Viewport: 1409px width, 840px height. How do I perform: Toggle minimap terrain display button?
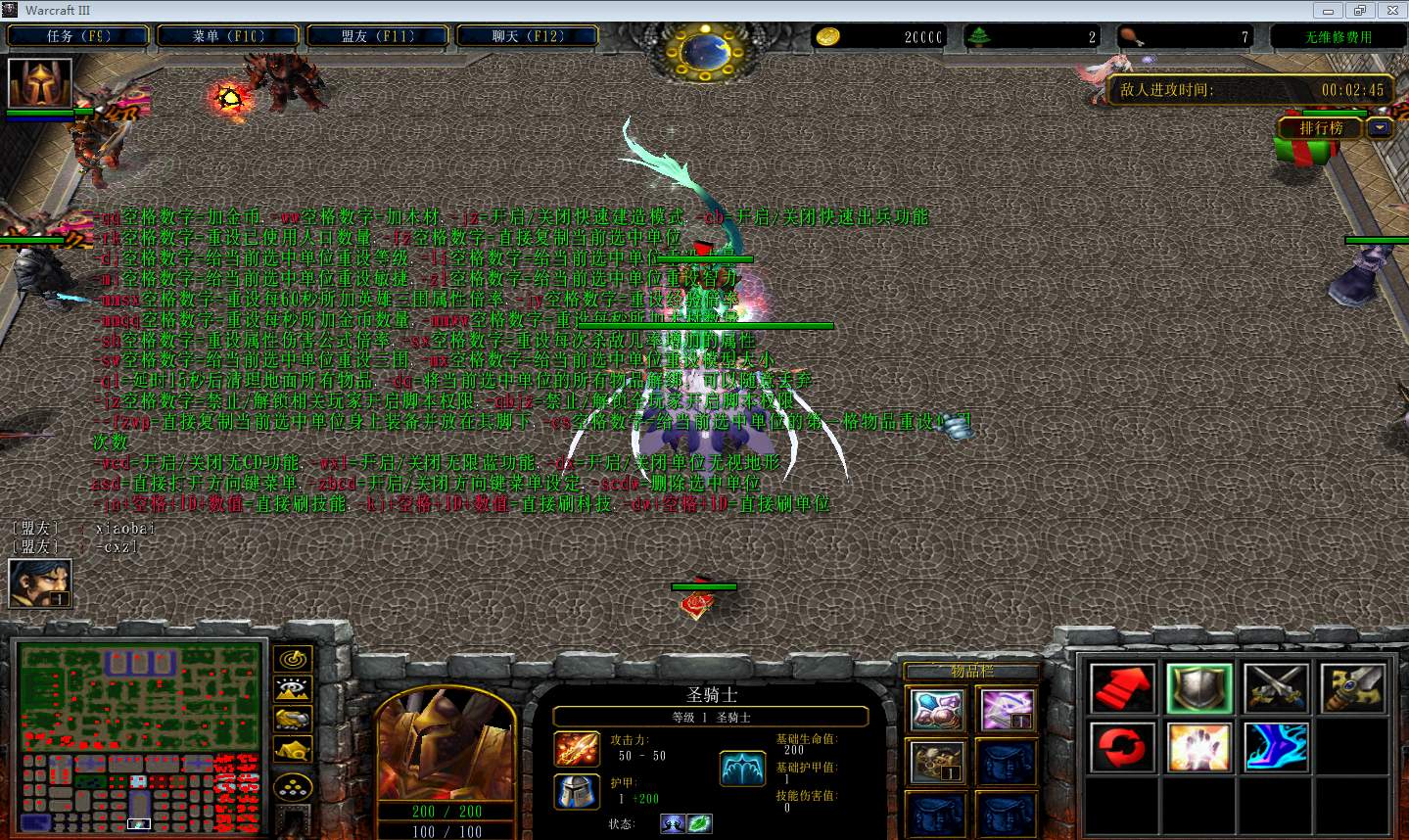coord(293,689)
